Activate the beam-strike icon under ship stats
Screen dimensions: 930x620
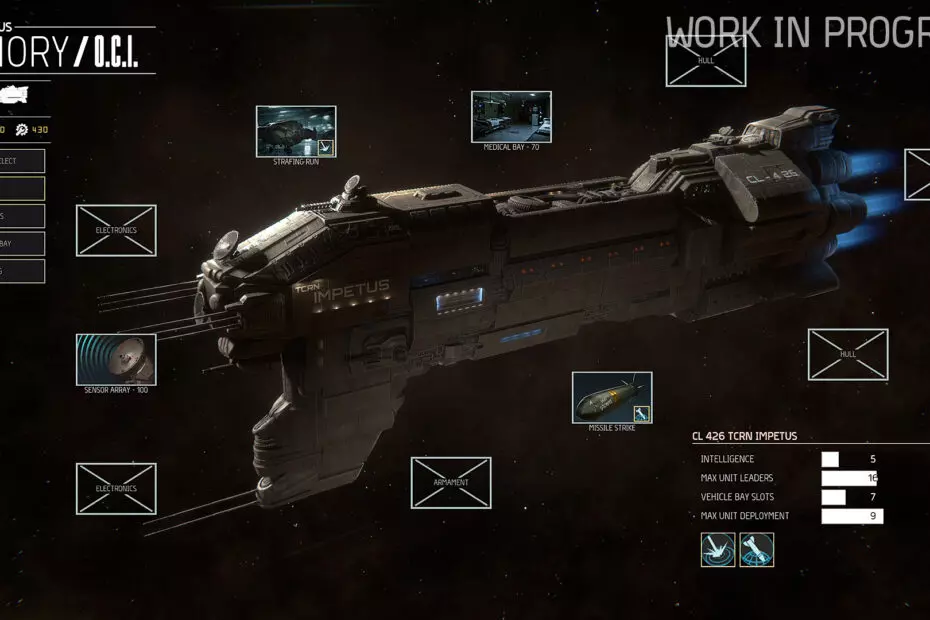718,550
